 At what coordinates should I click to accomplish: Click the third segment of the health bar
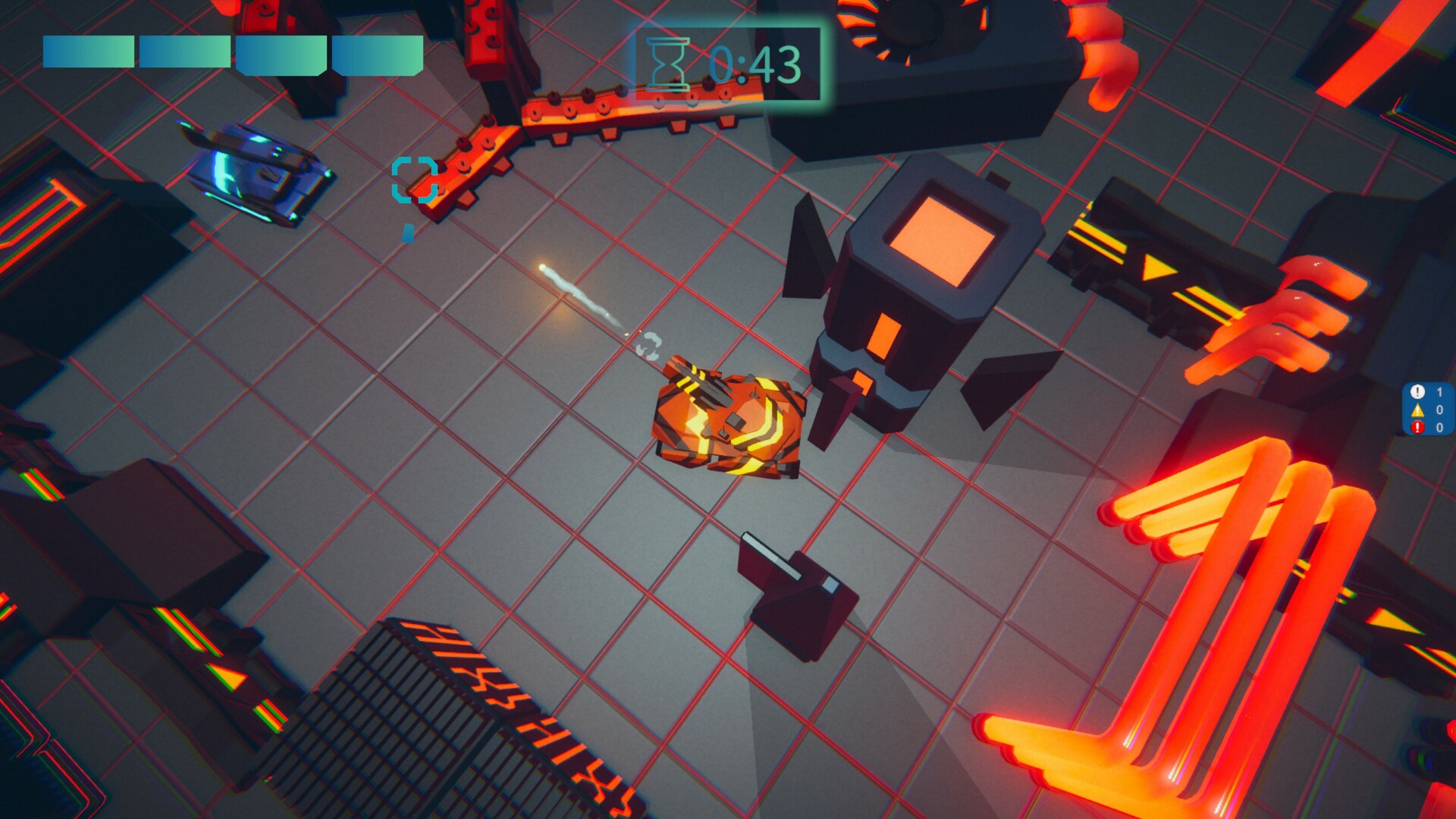point(279,52)
